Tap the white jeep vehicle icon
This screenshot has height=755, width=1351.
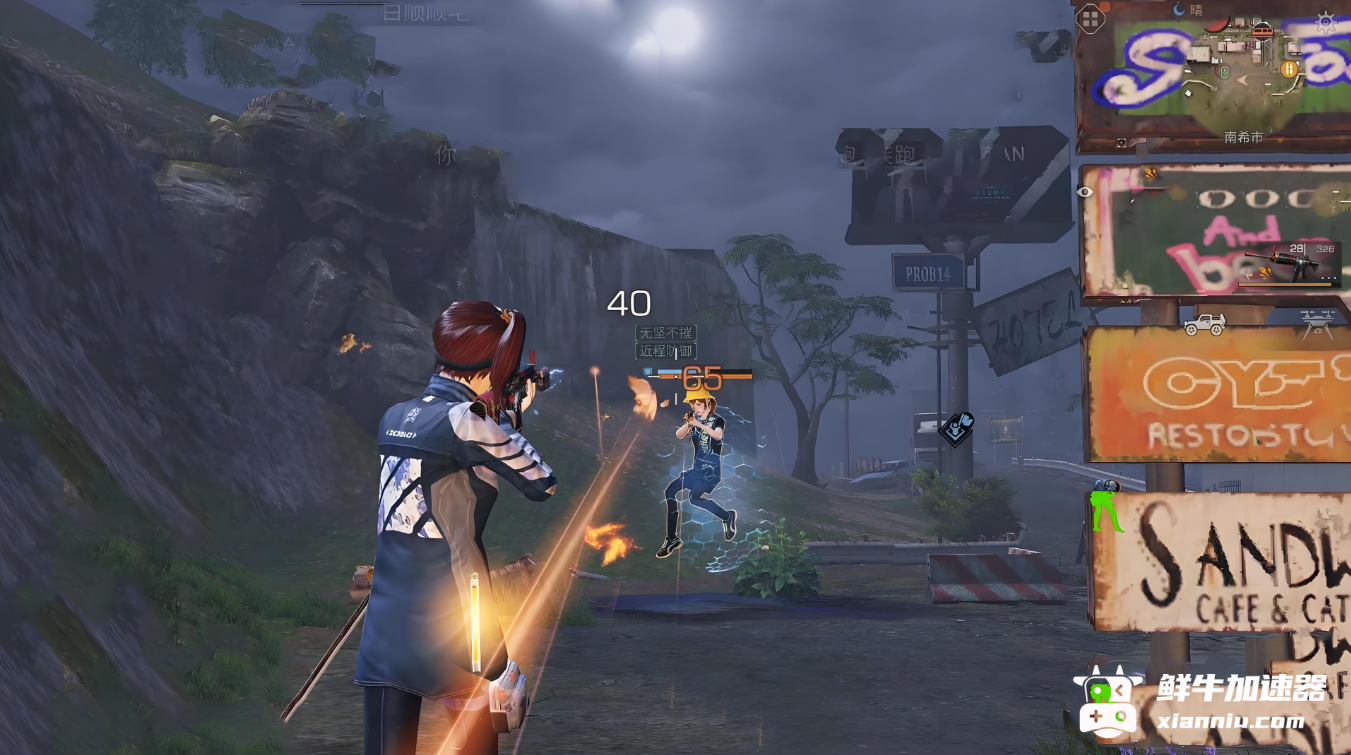(x=1204, y=324)
